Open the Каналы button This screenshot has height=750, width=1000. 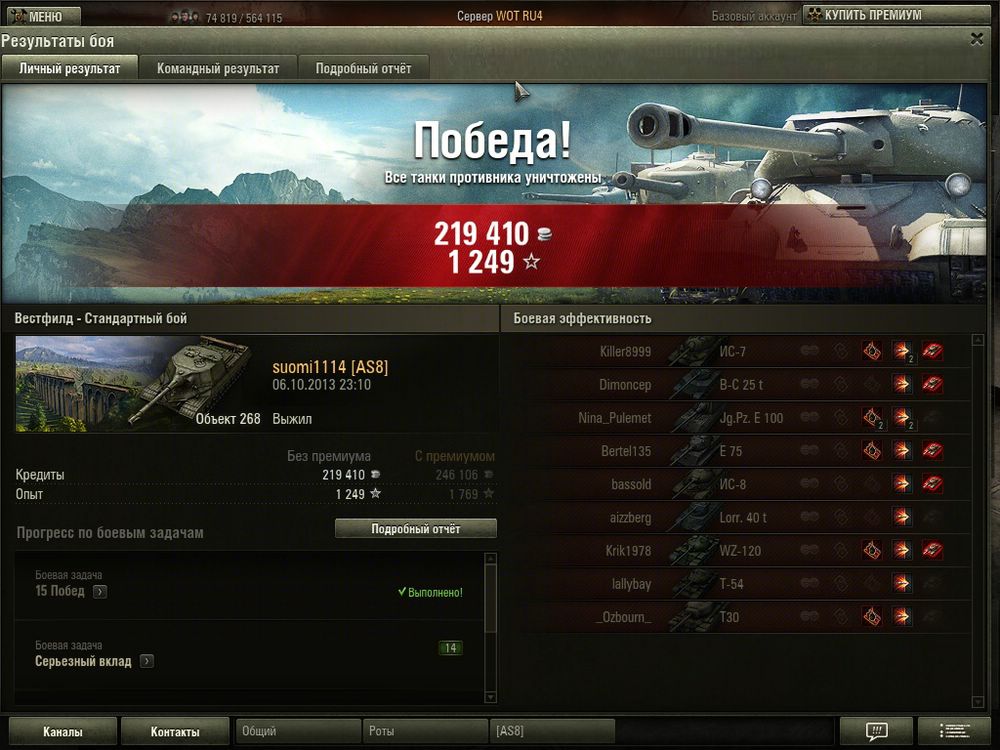(62, 732)
